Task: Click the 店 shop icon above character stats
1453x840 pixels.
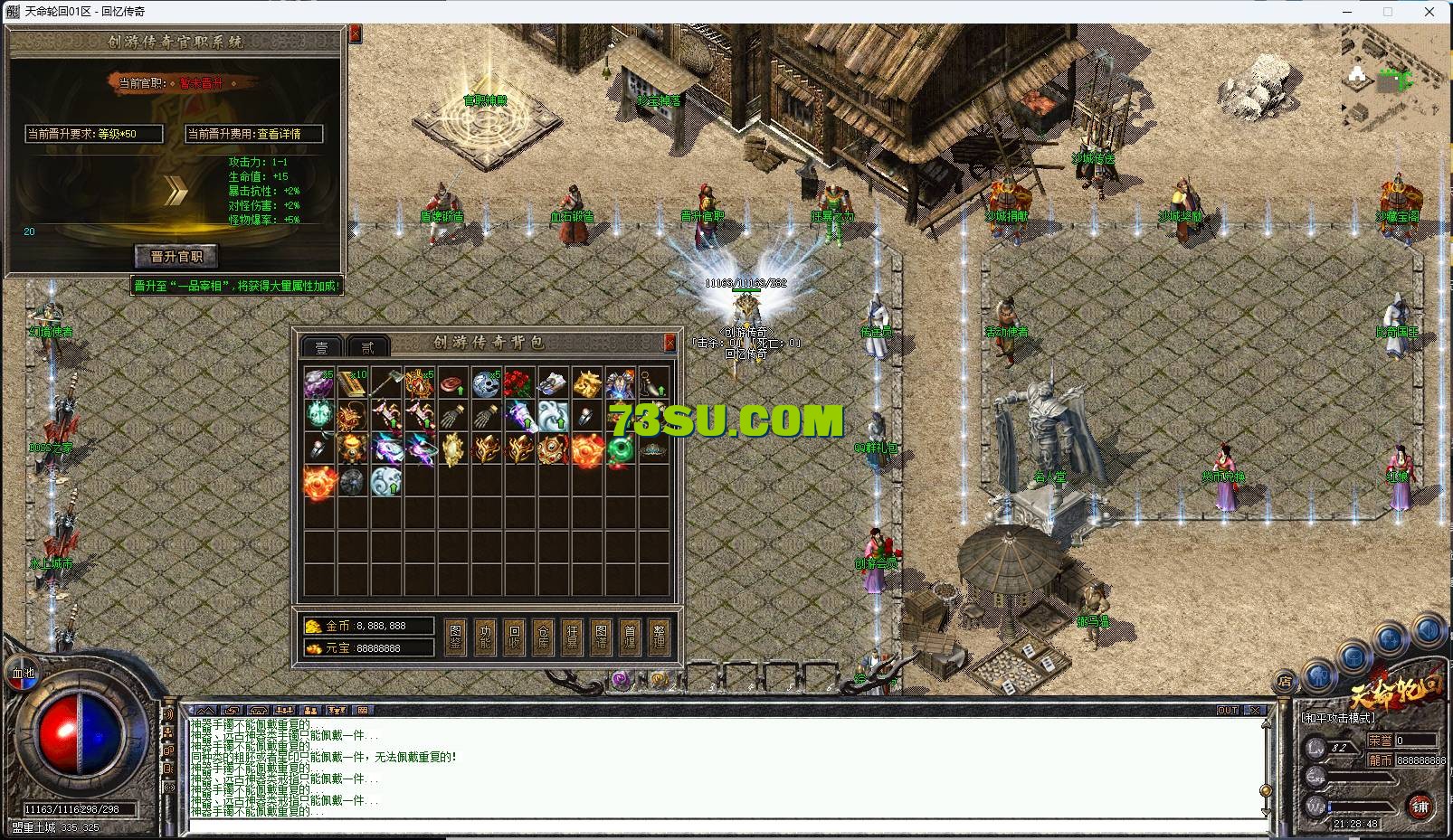Action: 1286,681
